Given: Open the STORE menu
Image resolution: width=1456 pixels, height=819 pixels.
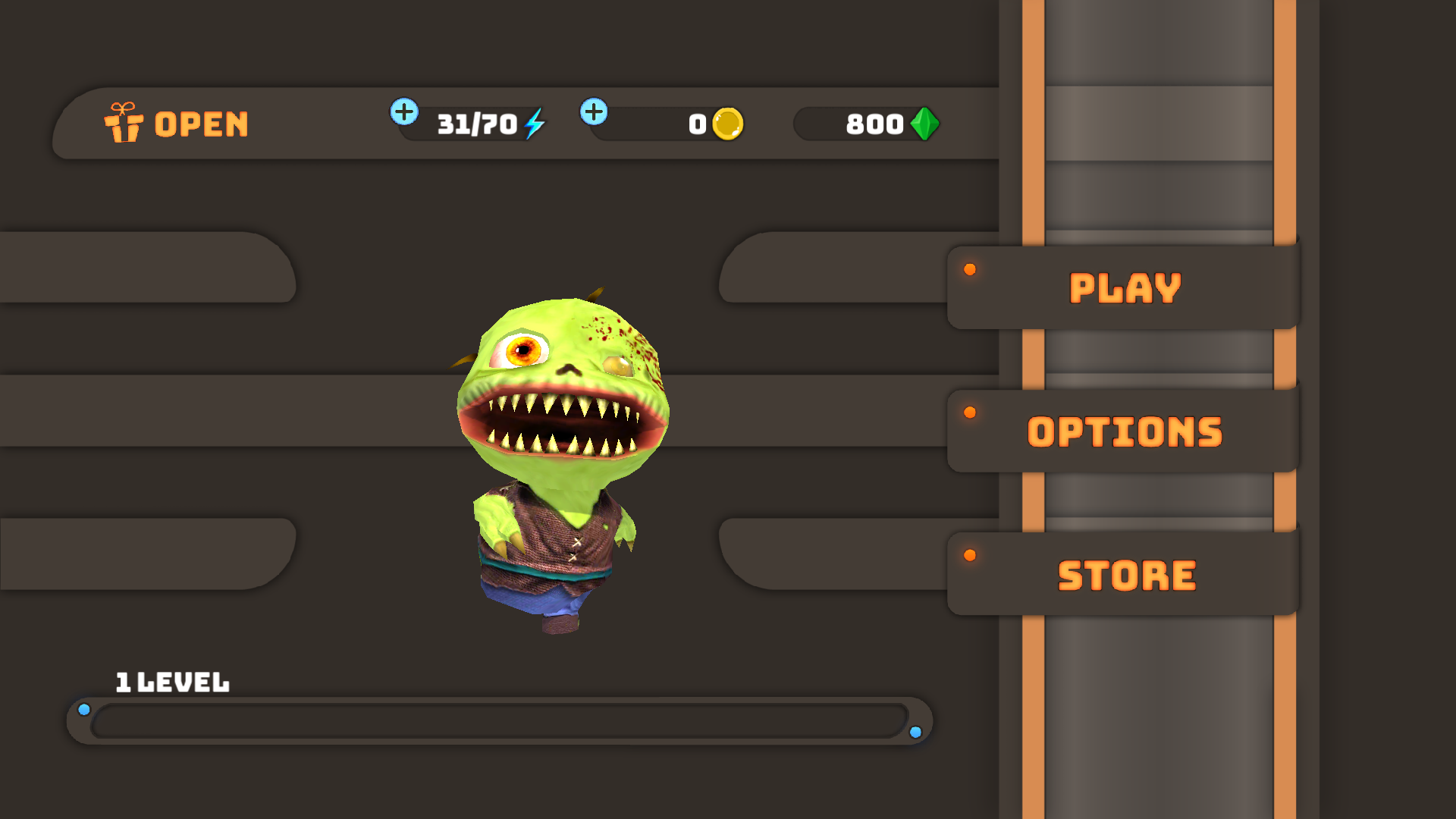Looking at the screenshot, I should pyautogui.click(x=1126, y=574).
